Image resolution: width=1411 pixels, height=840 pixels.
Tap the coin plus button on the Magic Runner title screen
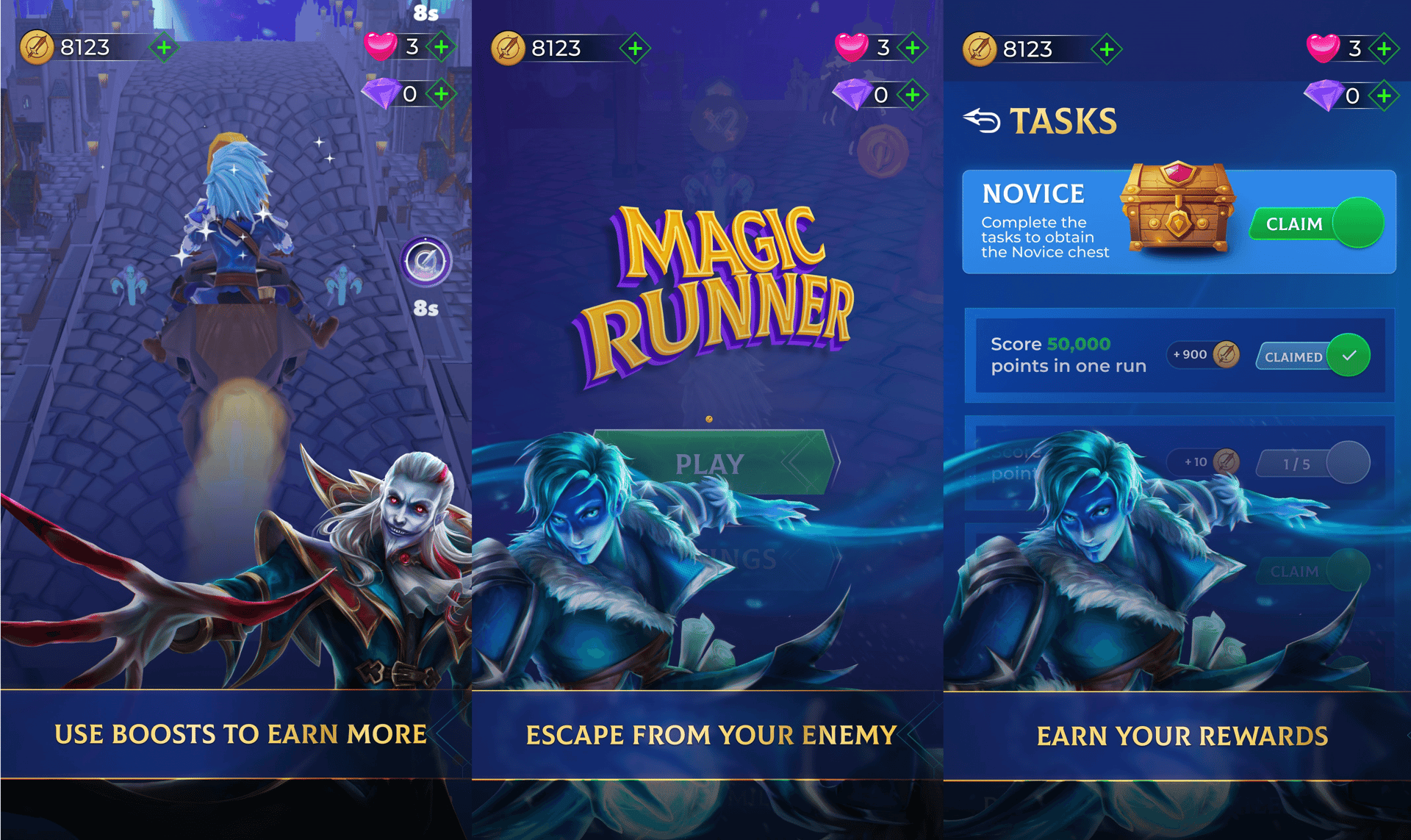point(636,49)
